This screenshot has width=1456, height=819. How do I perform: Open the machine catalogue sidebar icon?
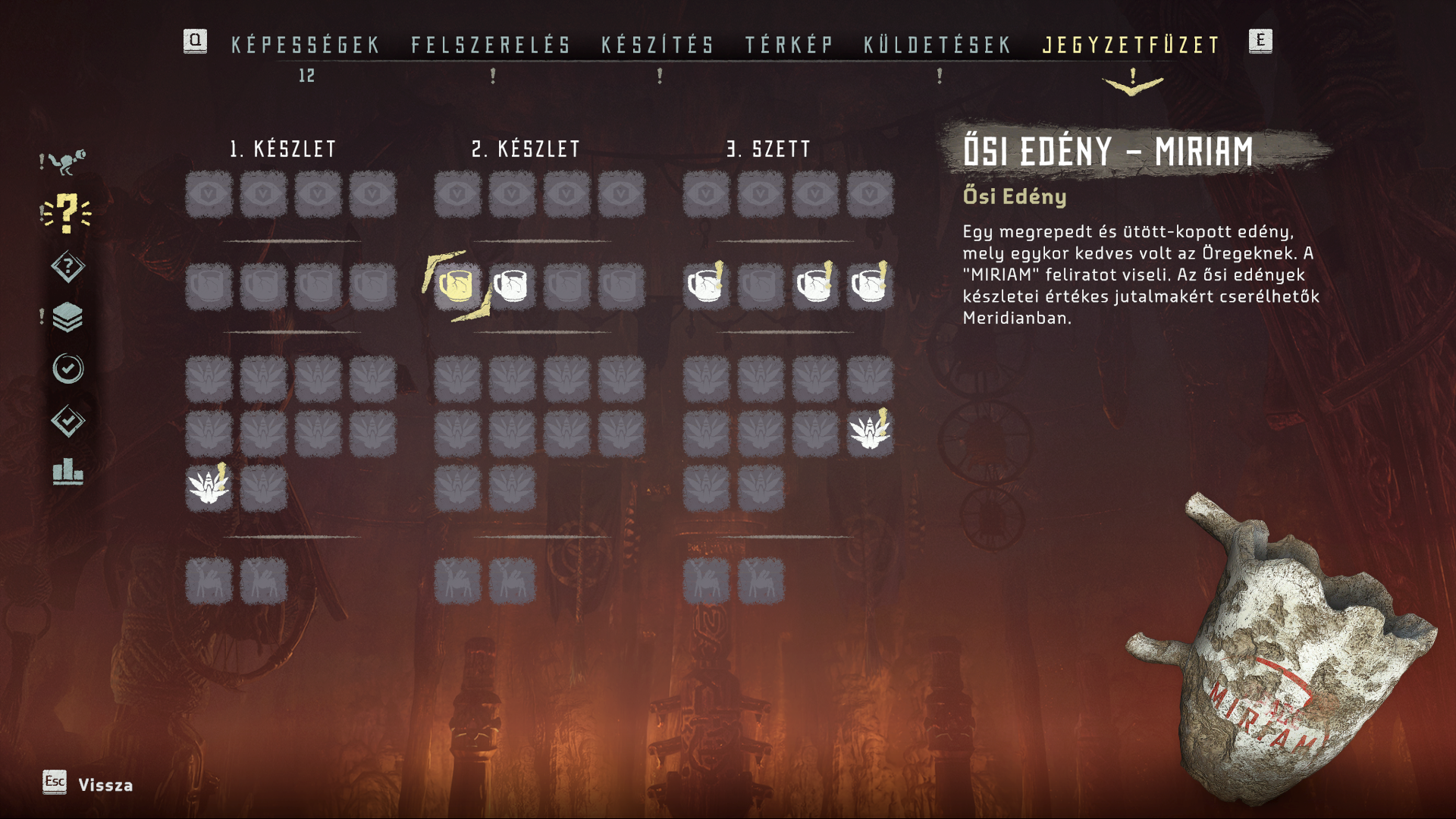(67, 162)
